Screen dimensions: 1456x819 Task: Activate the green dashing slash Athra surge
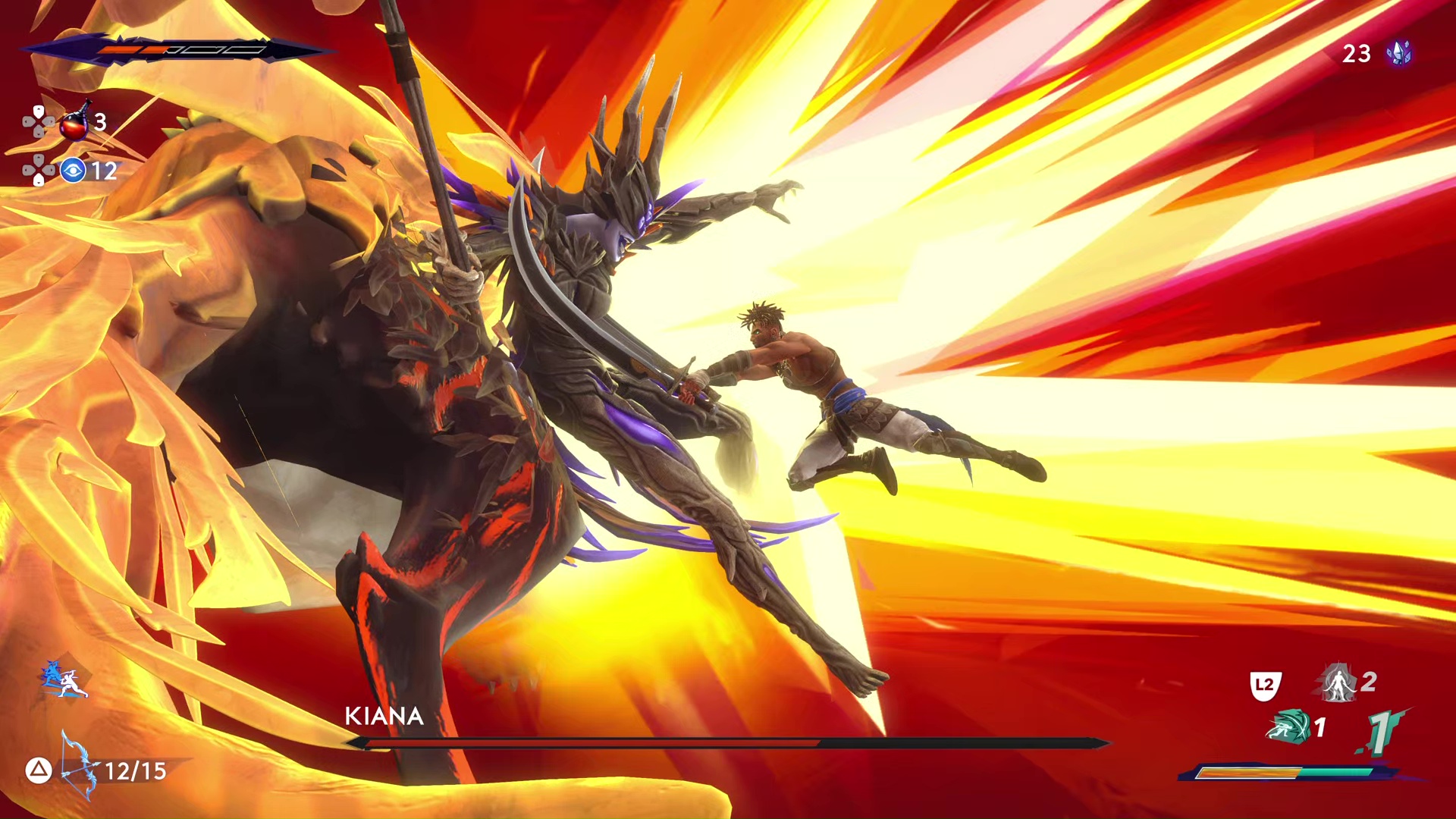[x=1288, y=727]
